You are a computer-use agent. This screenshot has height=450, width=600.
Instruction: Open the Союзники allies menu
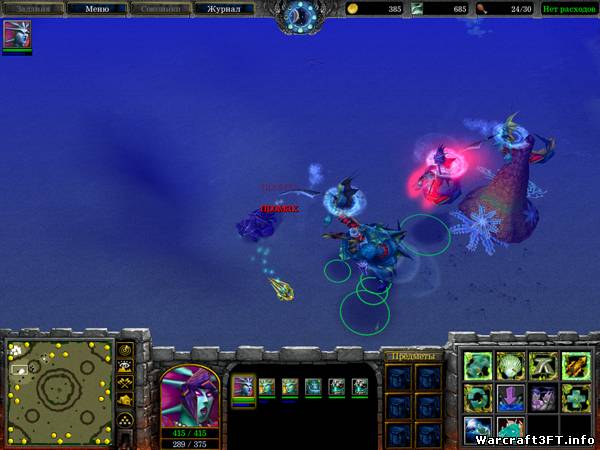[160, 9]
